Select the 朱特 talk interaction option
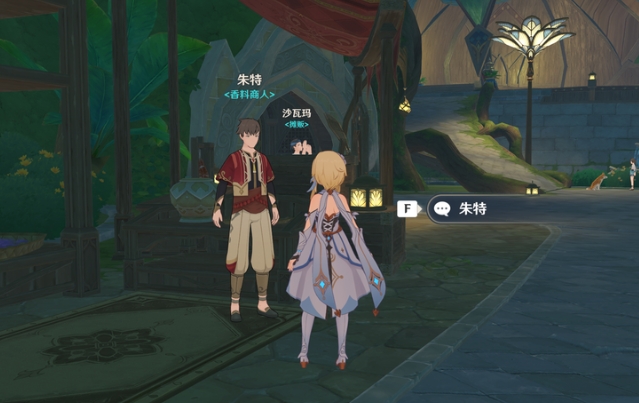Screen dimensions: 639x403 click(472, 209)
